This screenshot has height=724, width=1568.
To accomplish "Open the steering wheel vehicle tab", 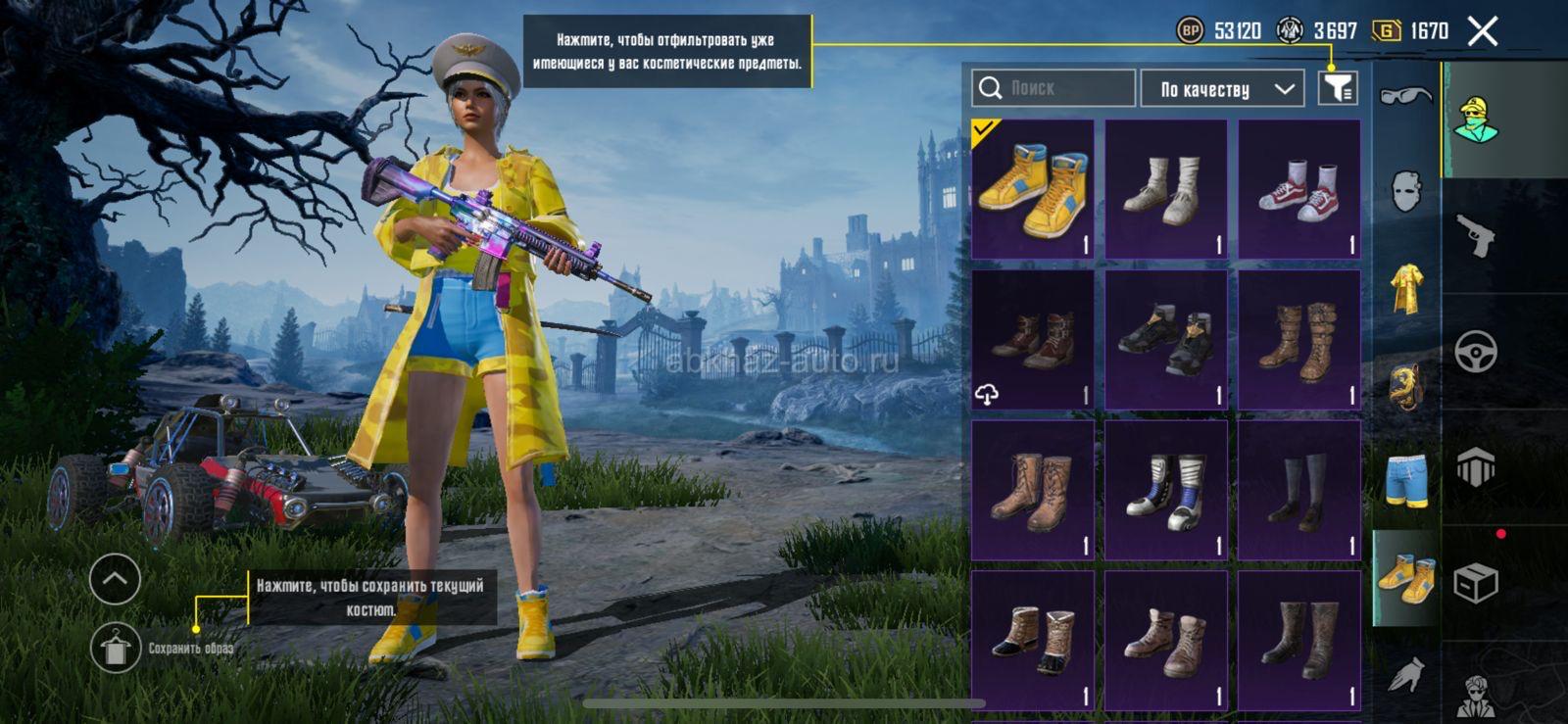I will click(x=1476, y=352).
